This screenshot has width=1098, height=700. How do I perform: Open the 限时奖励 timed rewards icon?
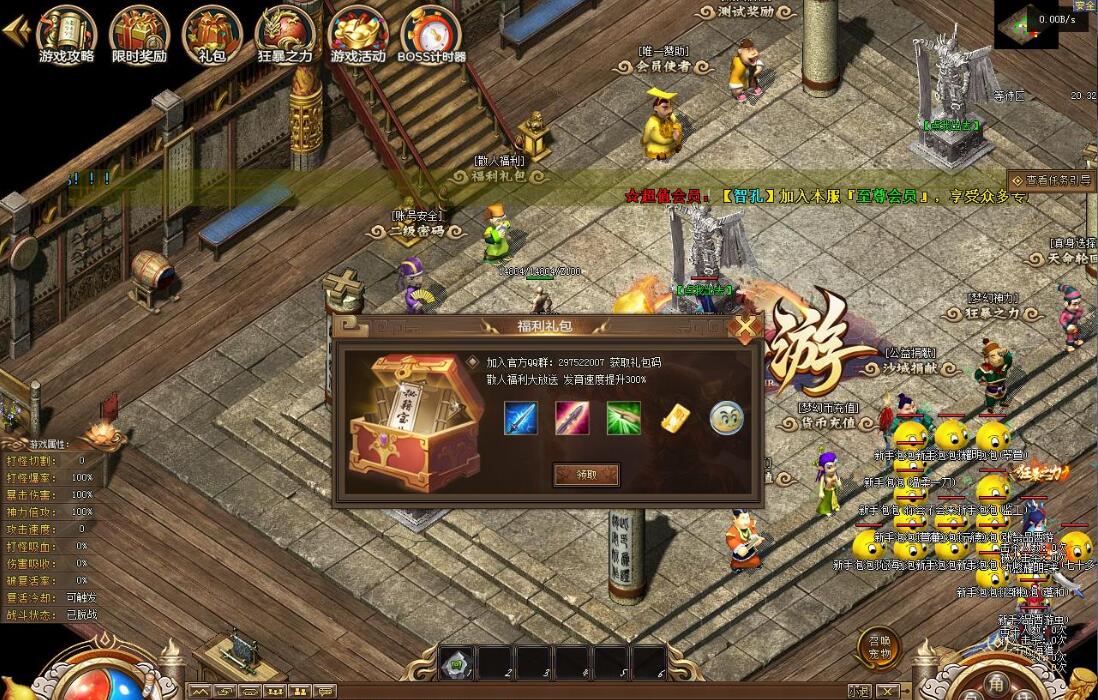[x=139, y=34]
